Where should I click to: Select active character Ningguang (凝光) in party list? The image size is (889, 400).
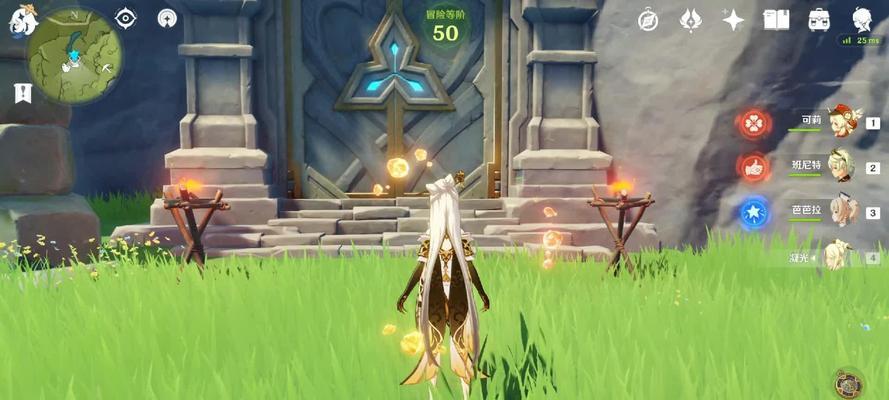(838, 255)
